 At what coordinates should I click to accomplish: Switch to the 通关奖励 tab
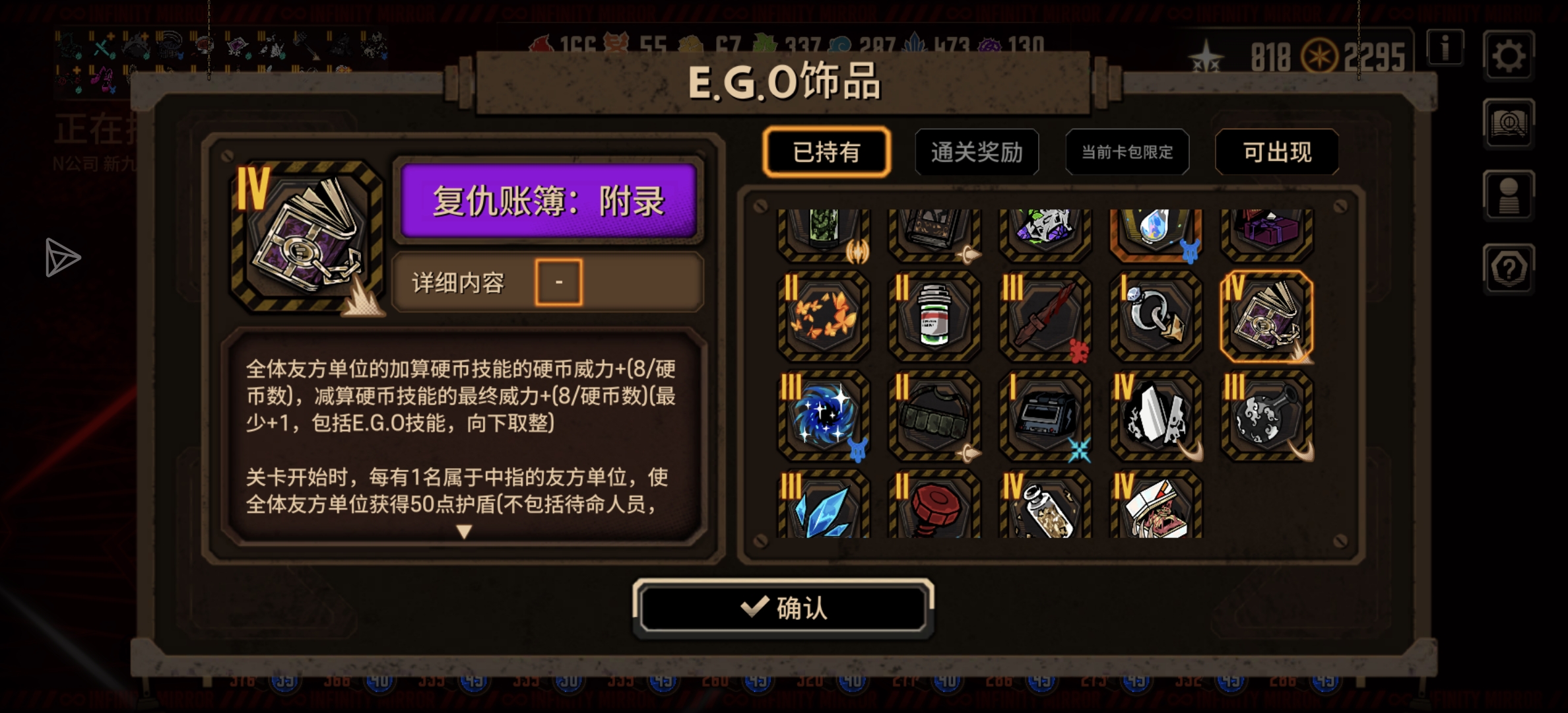tap(977, 151)
